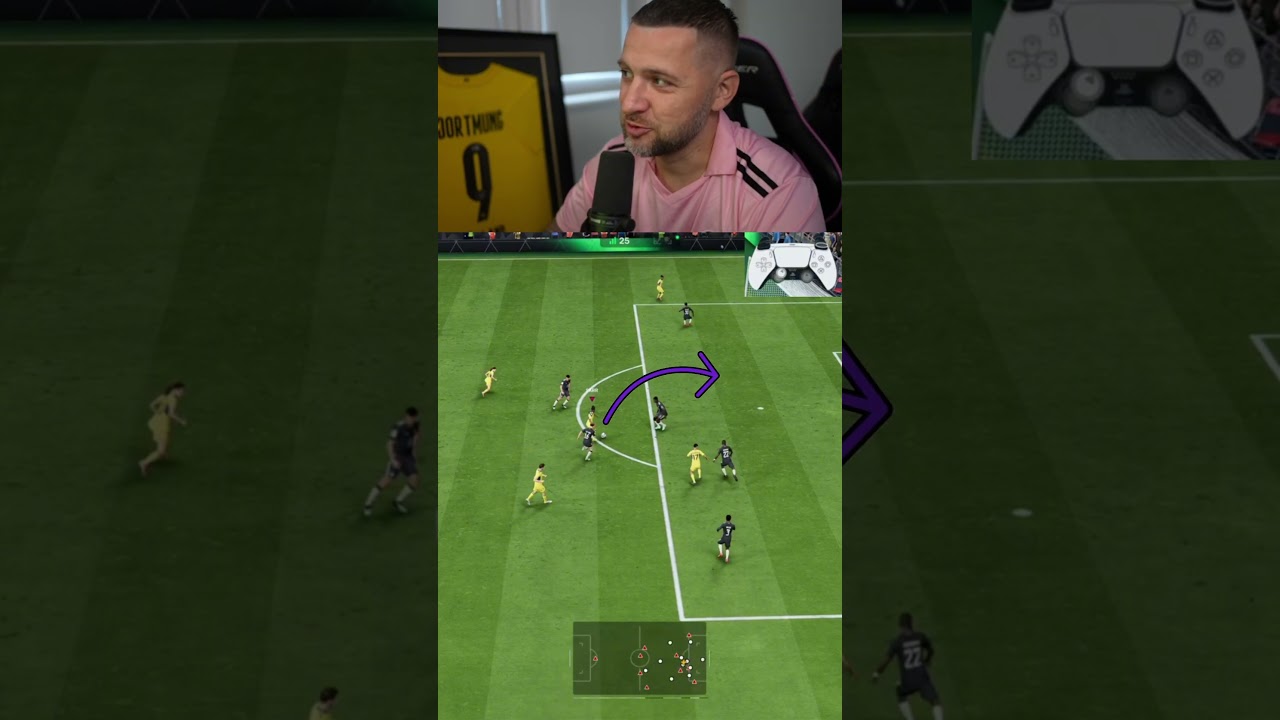Switch to the gameplay scoreboard tab
The width and height of the screenshot is (1280, 720).
click(623, 241)
